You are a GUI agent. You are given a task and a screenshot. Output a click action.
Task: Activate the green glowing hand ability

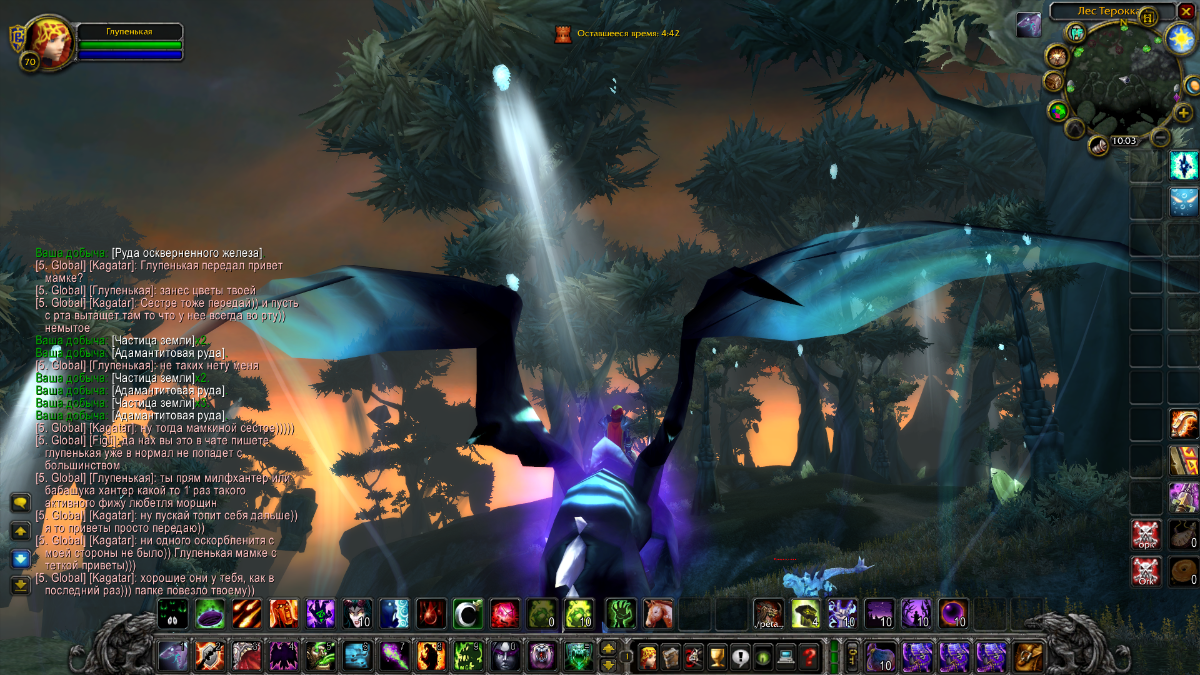(621, 612)
